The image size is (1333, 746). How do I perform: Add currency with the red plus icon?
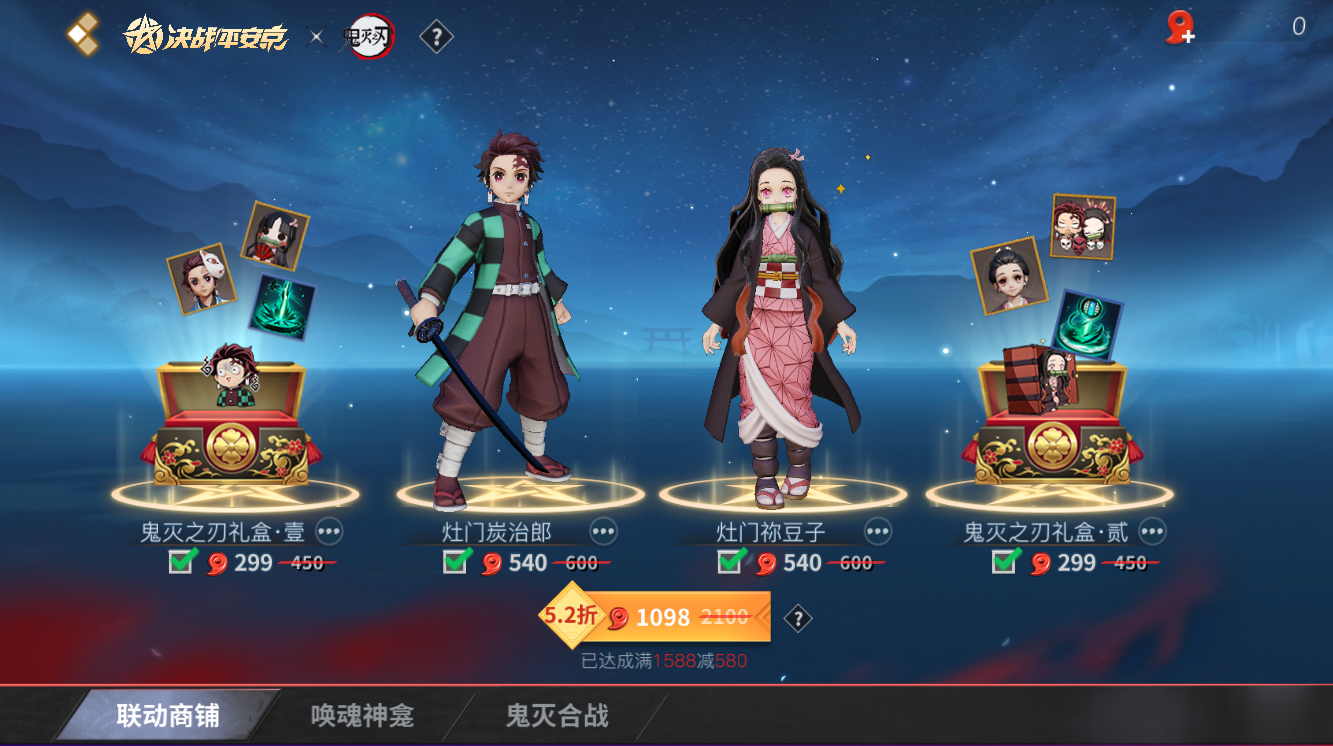pyautogui.click(x=1180, y=27)
